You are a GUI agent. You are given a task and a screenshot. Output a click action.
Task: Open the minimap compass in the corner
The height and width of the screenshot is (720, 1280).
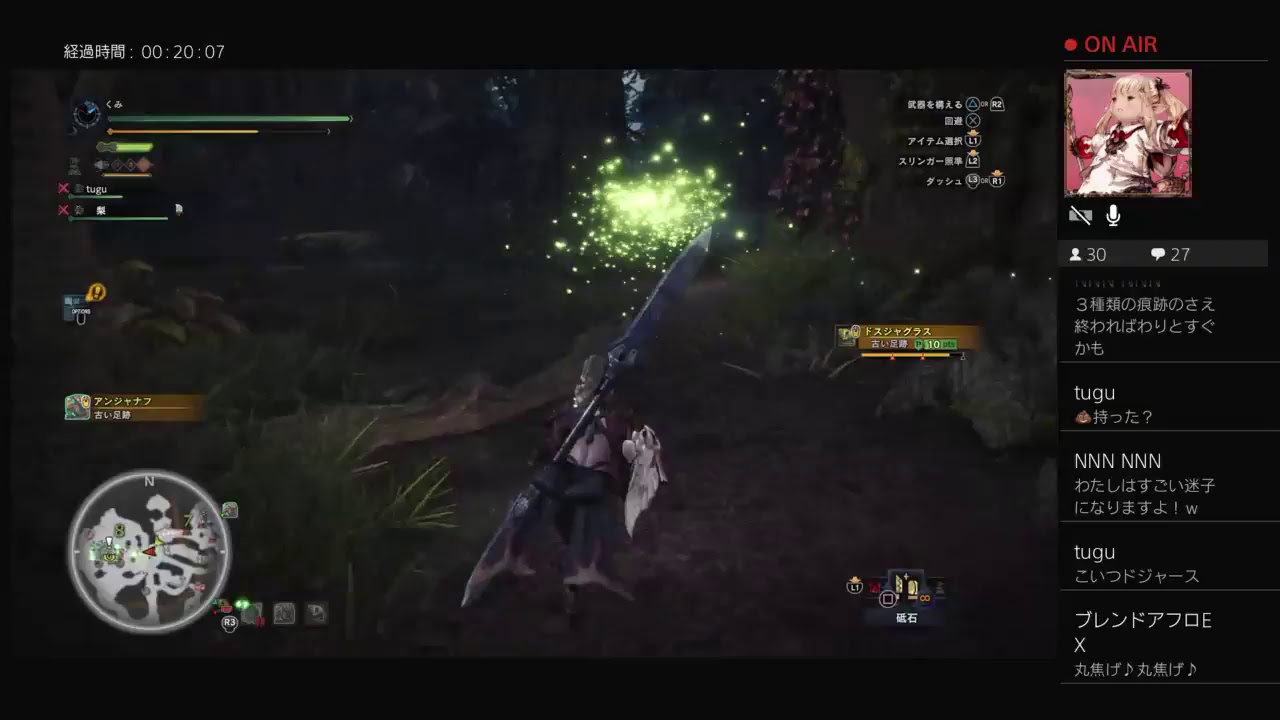click(148, 551)
